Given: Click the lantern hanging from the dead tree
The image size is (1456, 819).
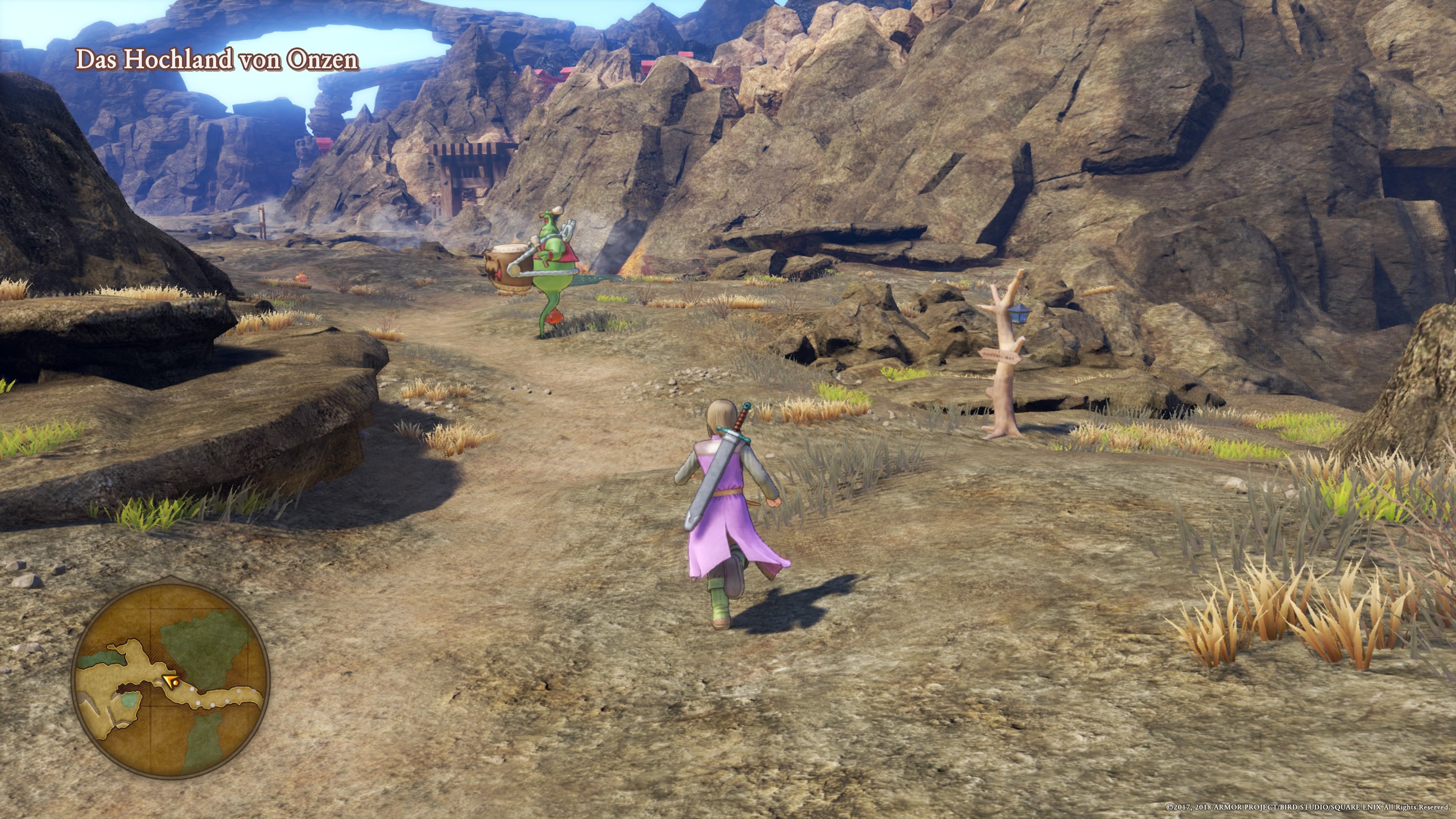Looking at the screenshot, I should coord(1019,313).
